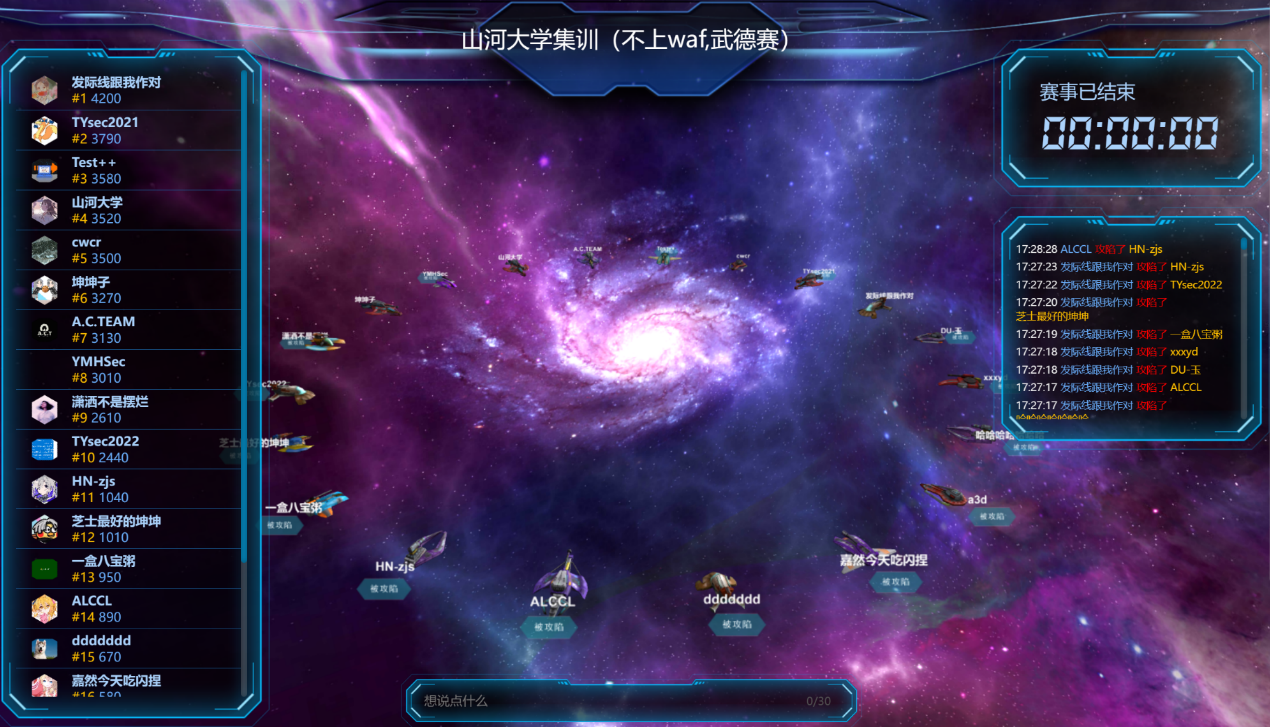Select the ALCCL row ranked #14
The height and width of the screenshot is (727, 1270).
coord(130,609)
